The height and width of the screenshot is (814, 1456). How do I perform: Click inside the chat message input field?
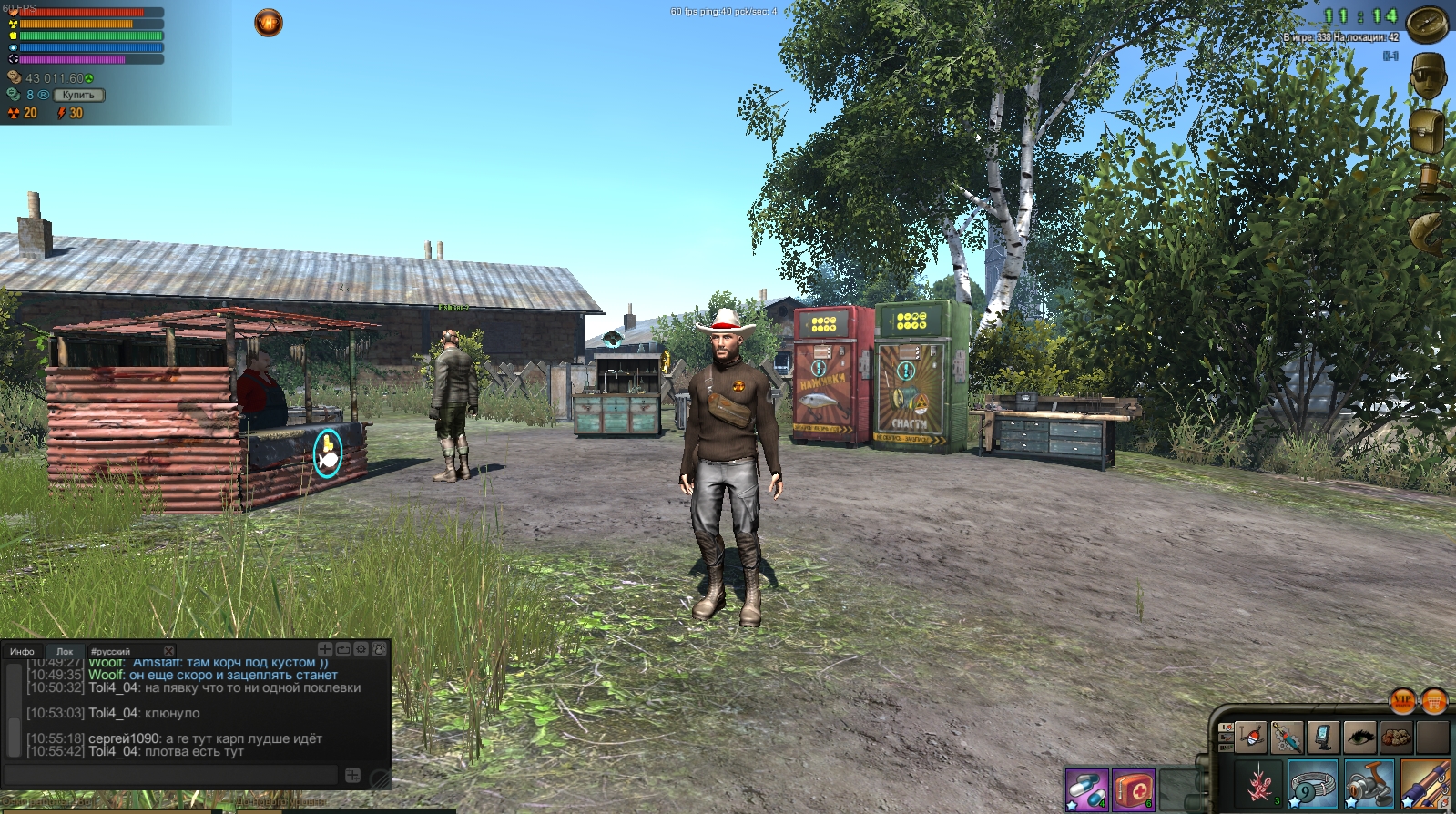(x=169, y=775)
